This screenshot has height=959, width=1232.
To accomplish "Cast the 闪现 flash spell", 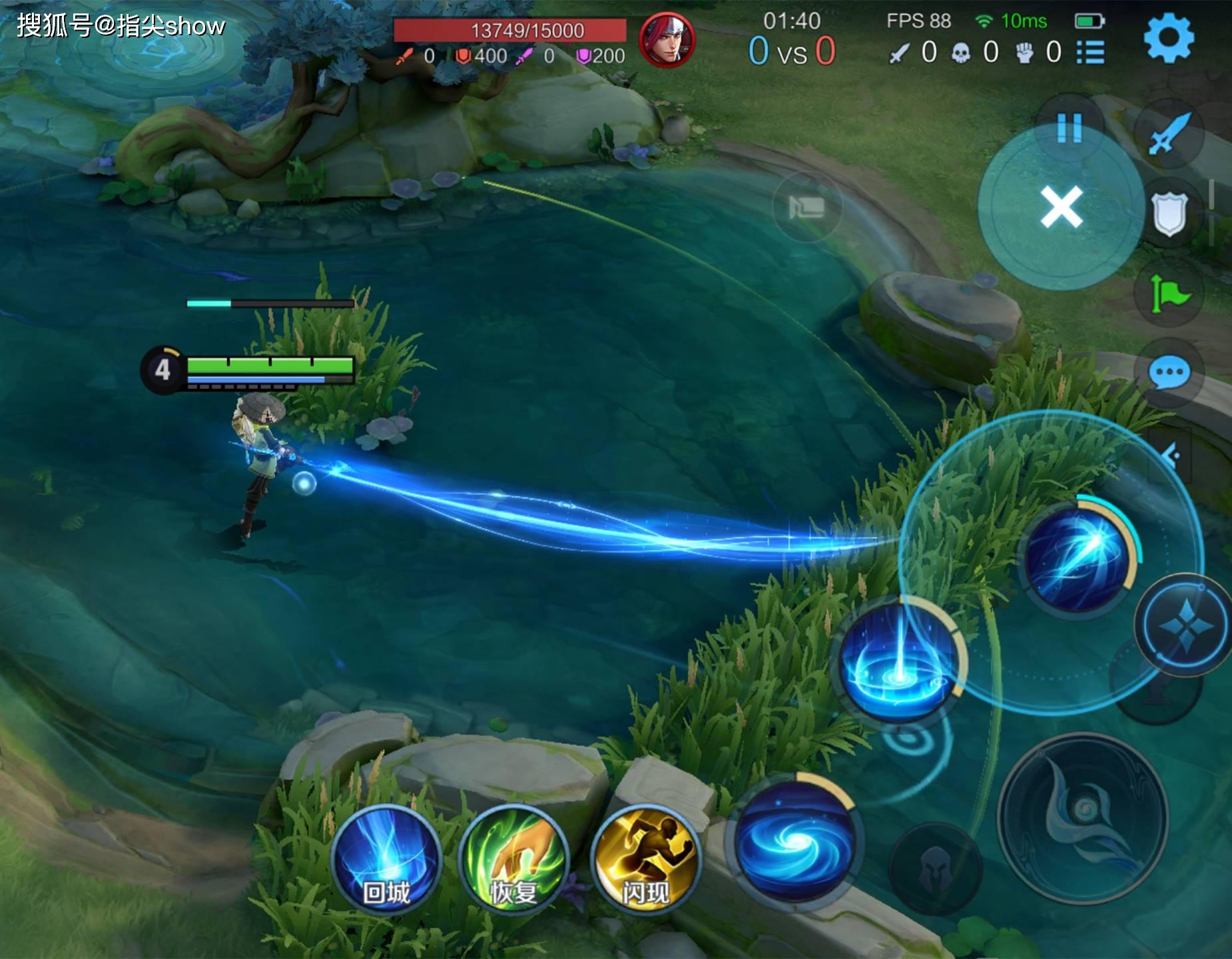I will tap(644, 860).
